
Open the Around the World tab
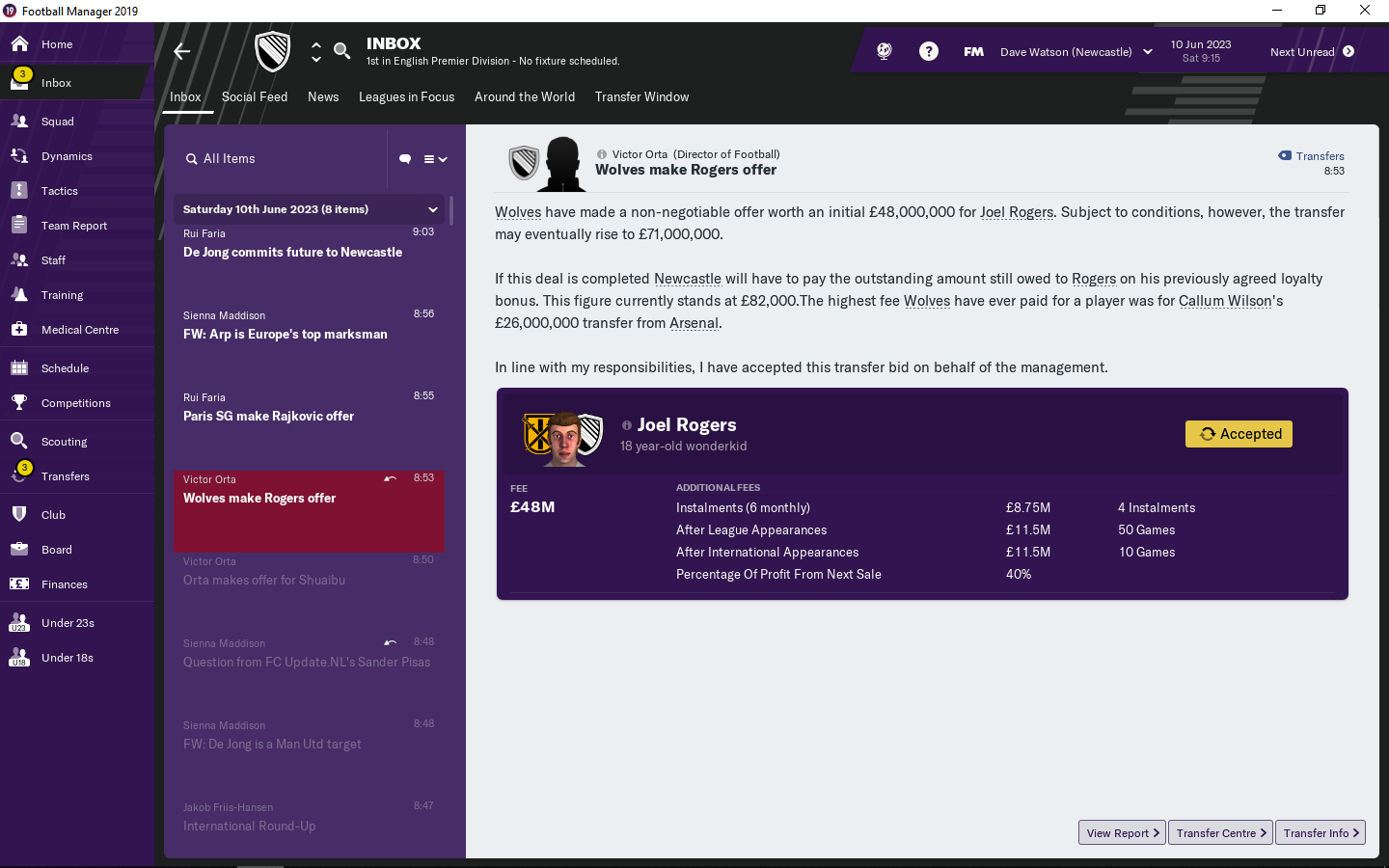point(525,96)
